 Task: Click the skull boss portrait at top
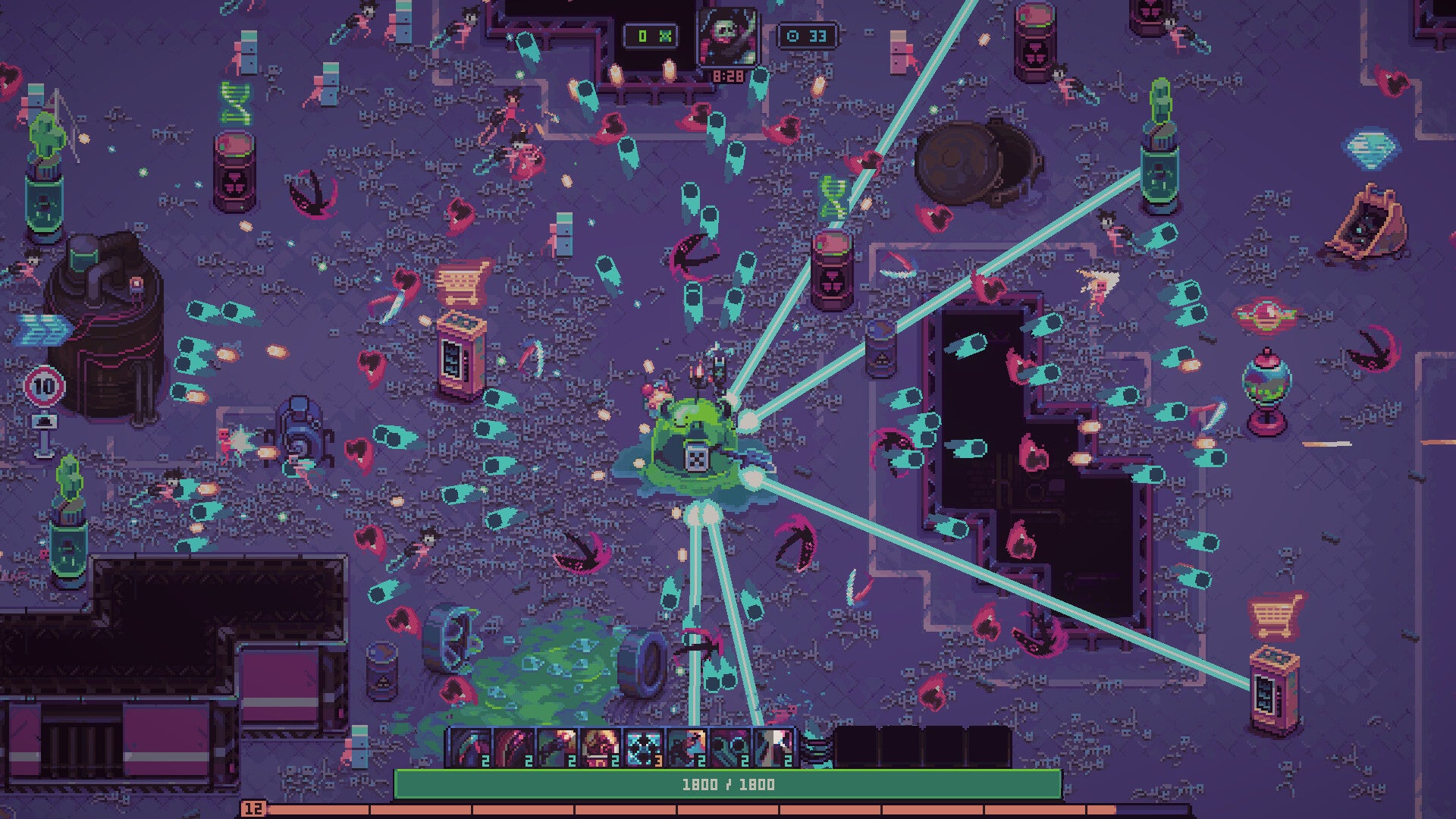click(727, 36)
